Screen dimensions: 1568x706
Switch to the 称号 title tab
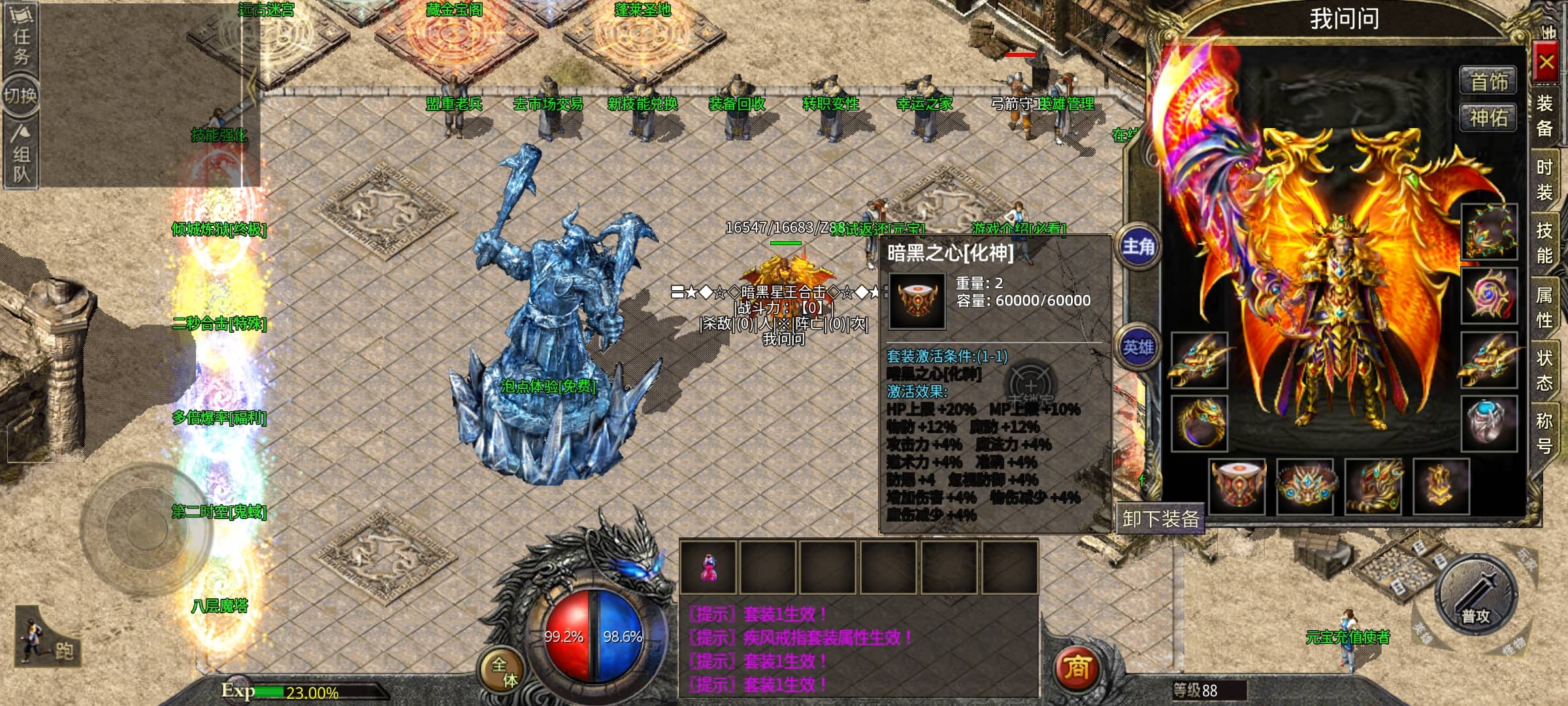coord(1544,433)
